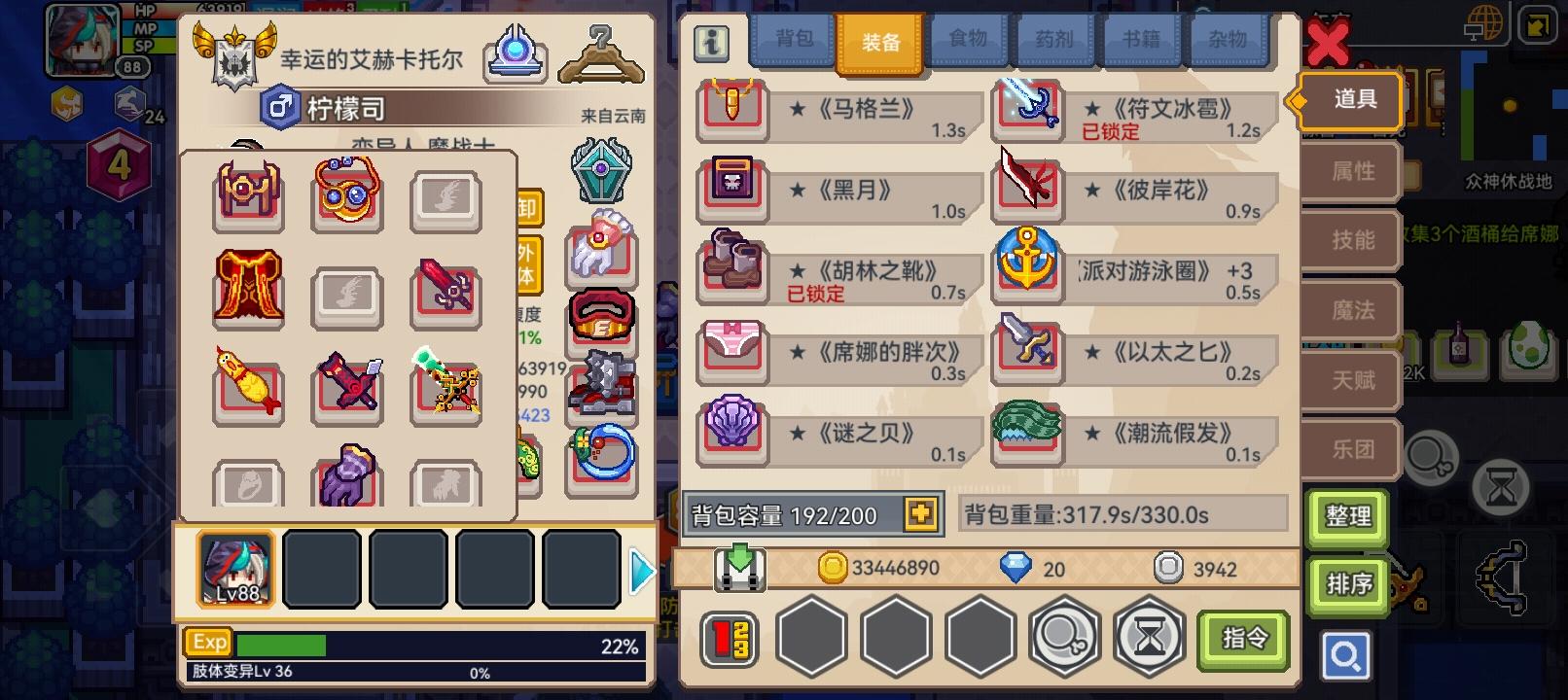This screenshot has height=700, width=1568.
Task: Open the info panel via the i icon
Action: tap(711, 41)
